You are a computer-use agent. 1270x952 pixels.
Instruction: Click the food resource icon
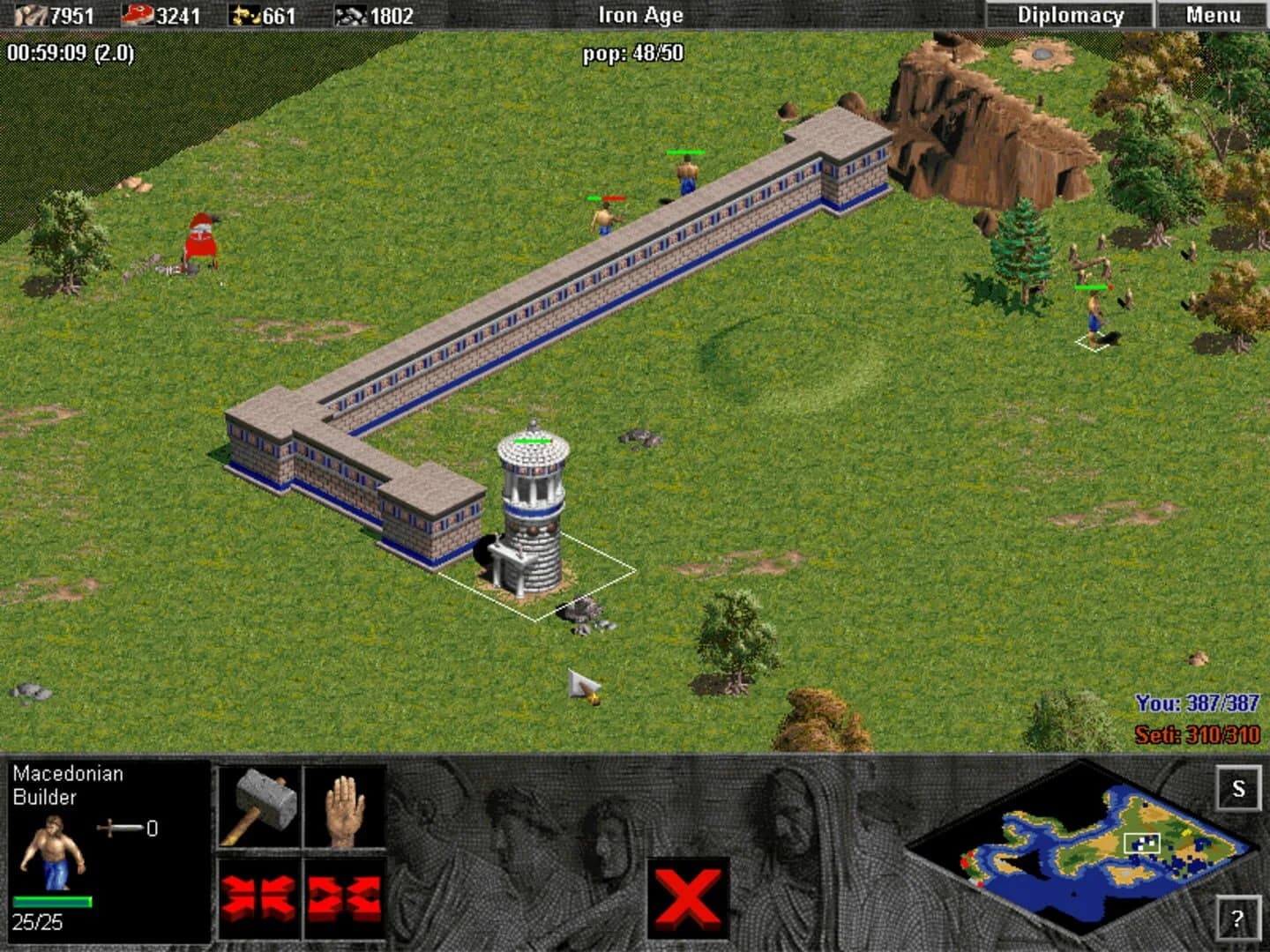(137, 13)
